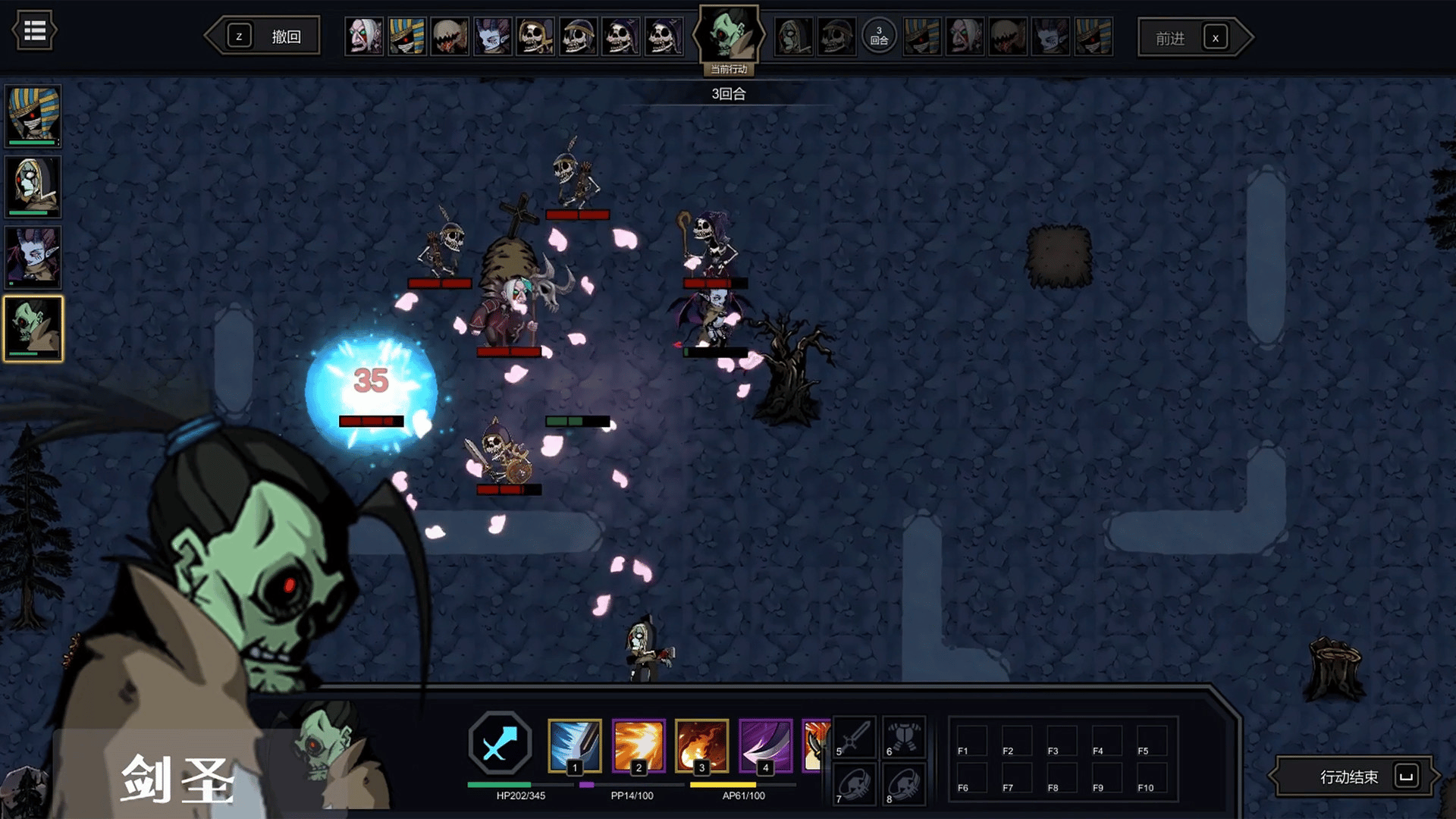Select the skull ring slot 7
1456x819 pixels.
855,784
